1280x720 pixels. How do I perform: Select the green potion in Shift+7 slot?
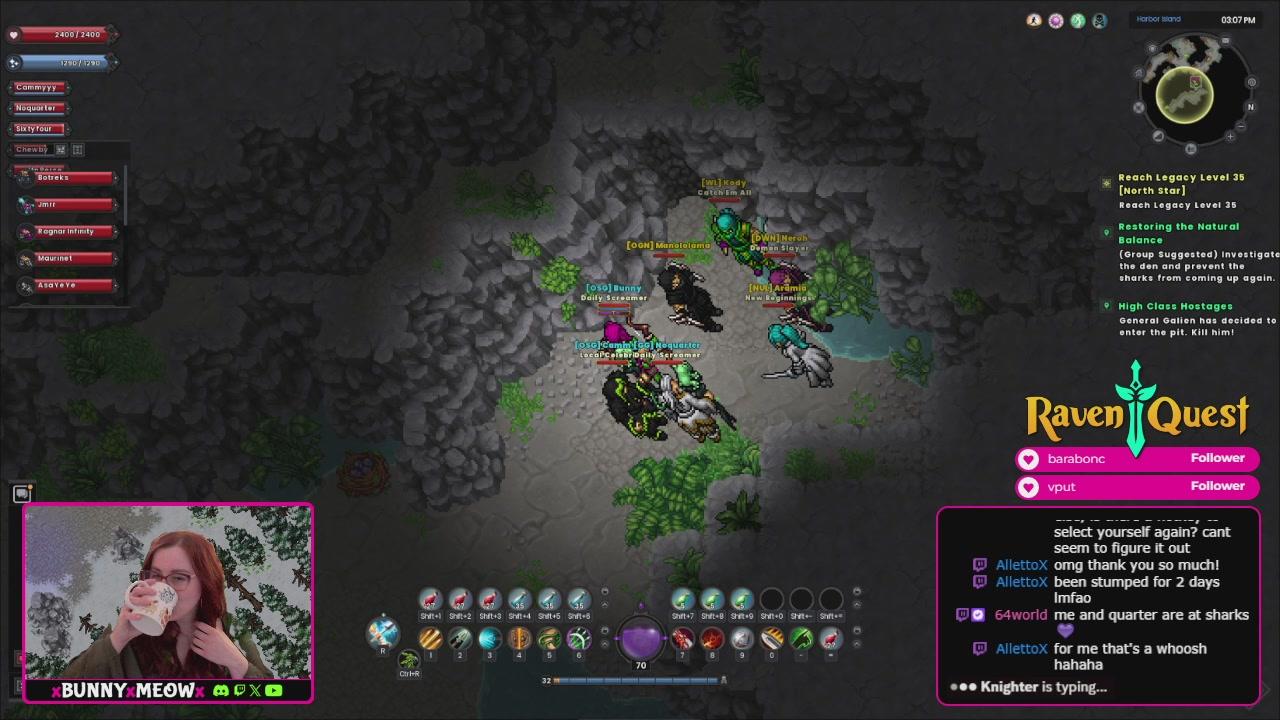(x=684, y=598)
